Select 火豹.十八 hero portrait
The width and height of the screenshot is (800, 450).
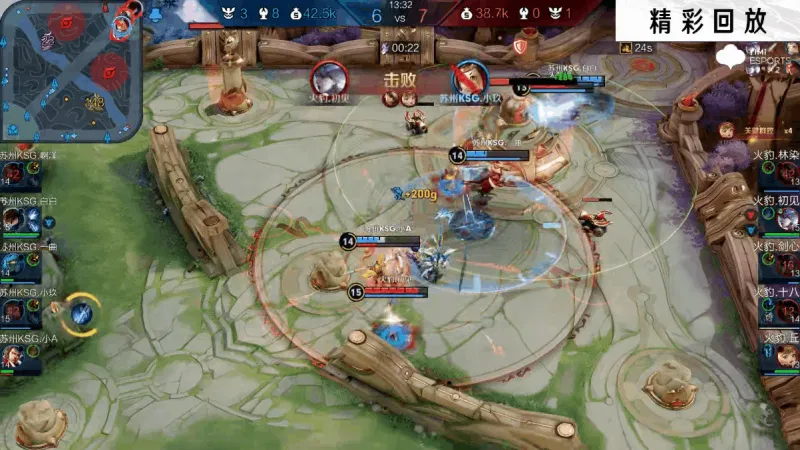783,311
